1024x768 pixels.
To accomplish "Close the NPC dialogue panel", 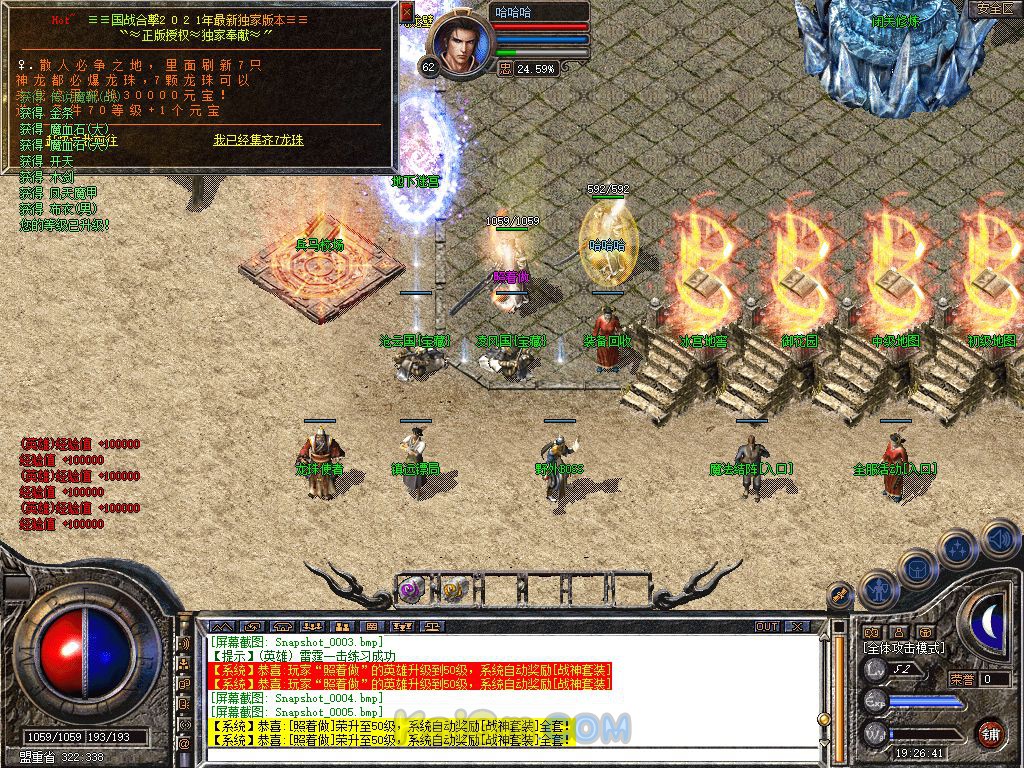I will tap(407, 10).
